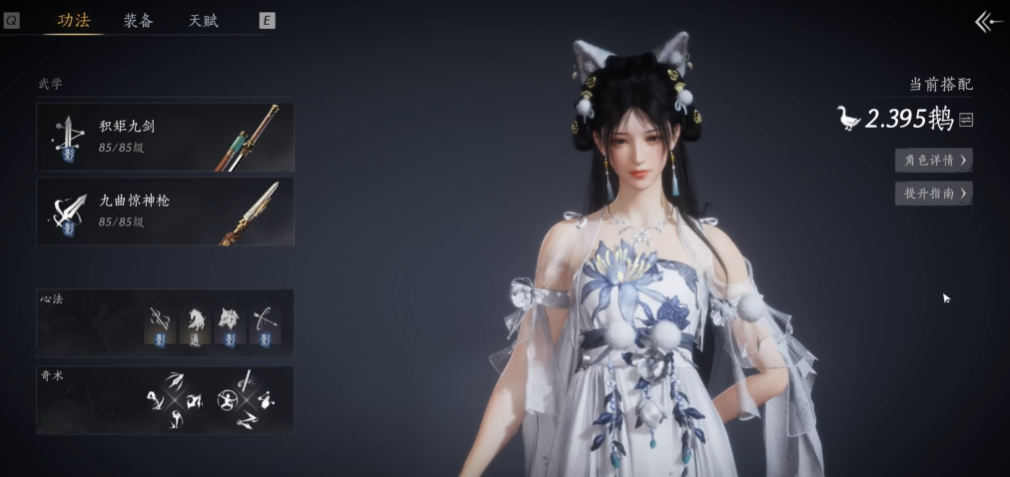Open 角色详情 character details
The width and height of the screenshot is (1010, 477).
(x=933, y=160)
